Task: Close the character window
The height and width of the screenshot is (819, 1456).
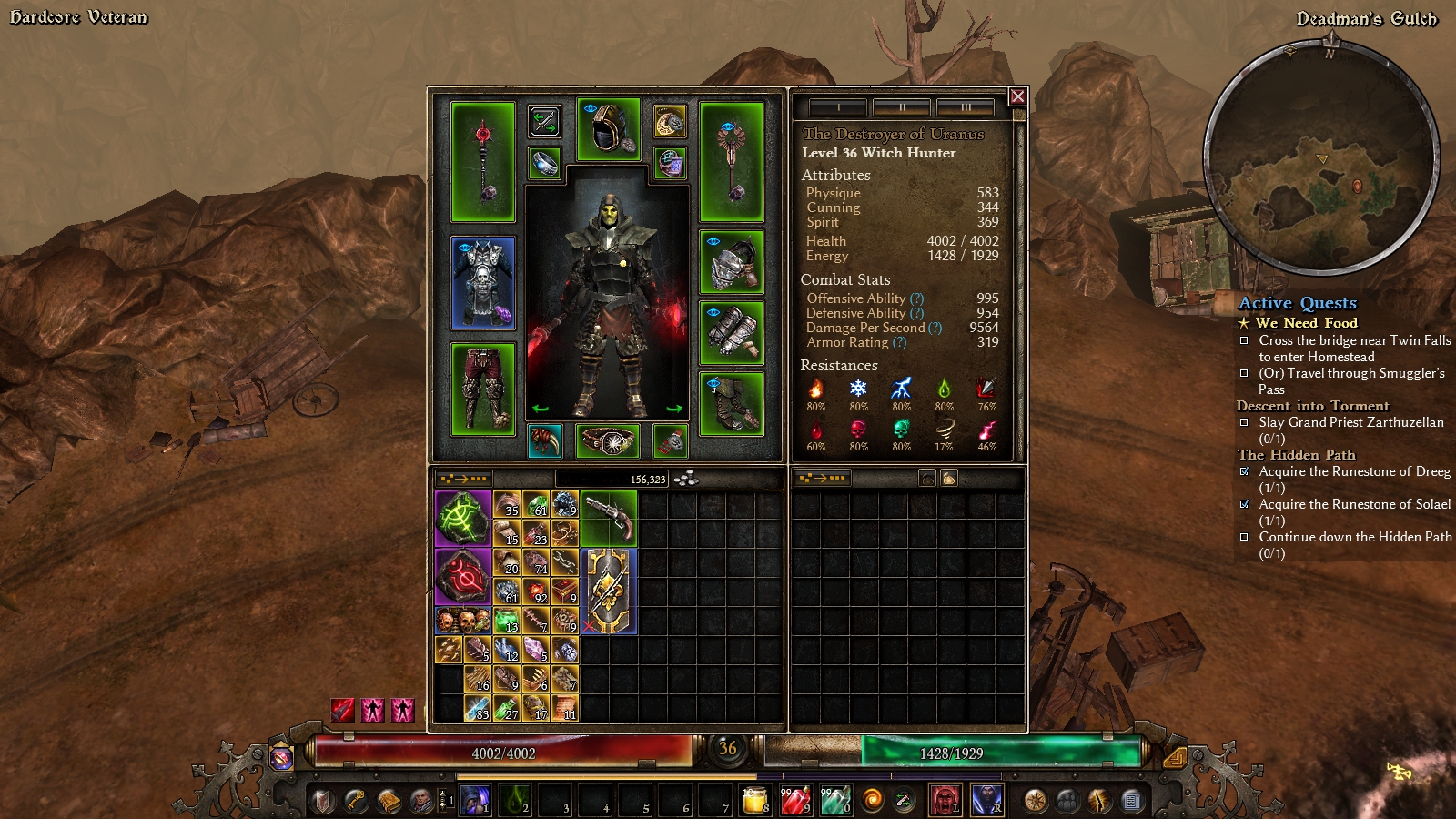Action: (1017, 96)
